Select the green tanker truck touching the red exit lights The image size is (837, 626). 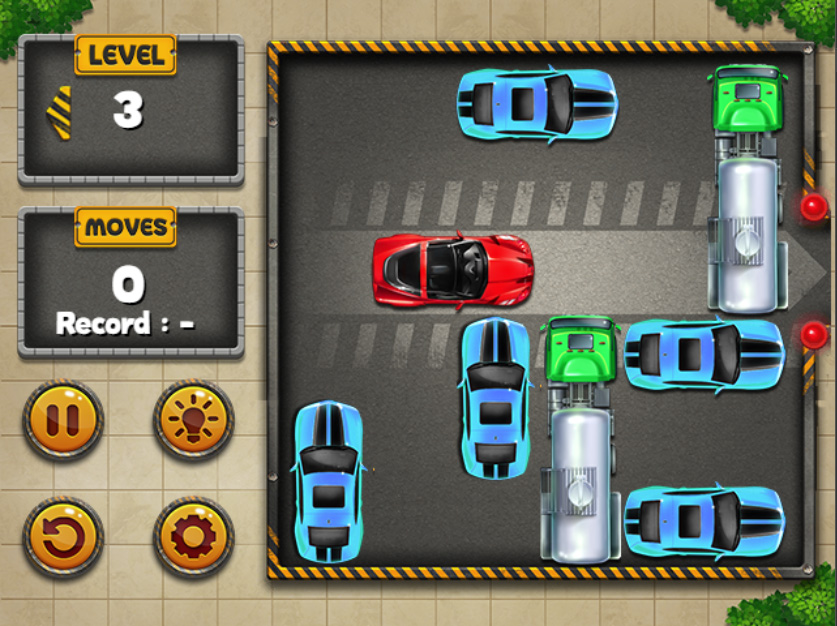pyautogui.click(x=747, y=188)
